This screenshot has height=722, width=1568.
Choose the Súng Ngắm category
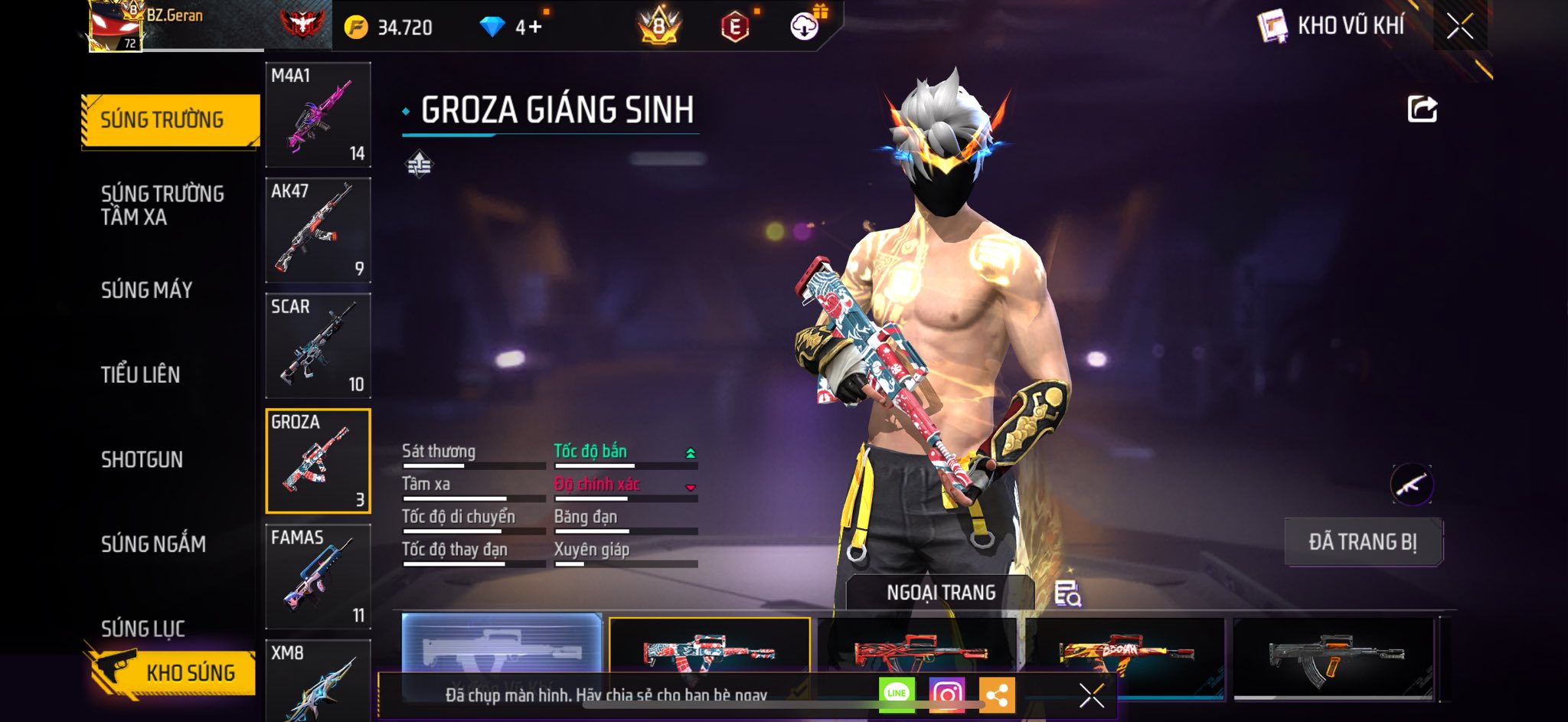153,544
